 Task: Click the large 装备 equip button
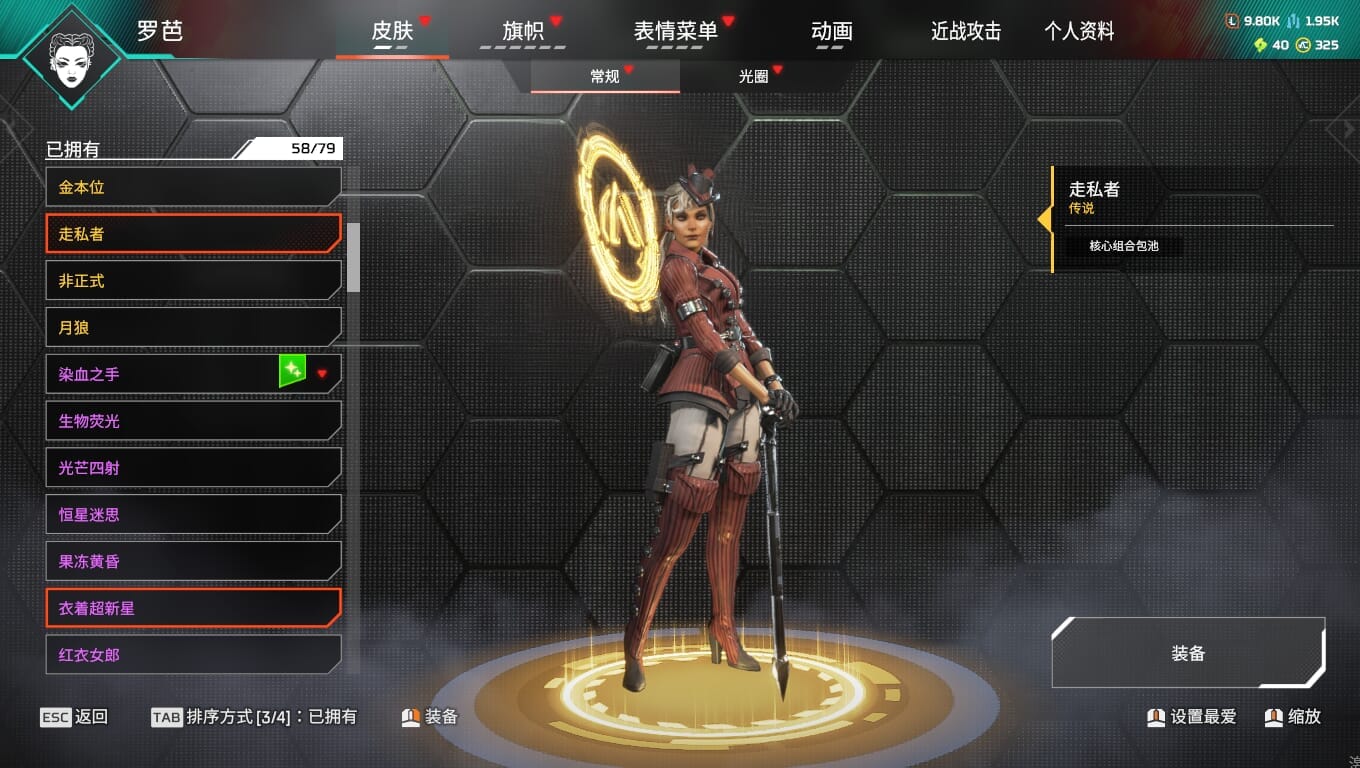1188,653
